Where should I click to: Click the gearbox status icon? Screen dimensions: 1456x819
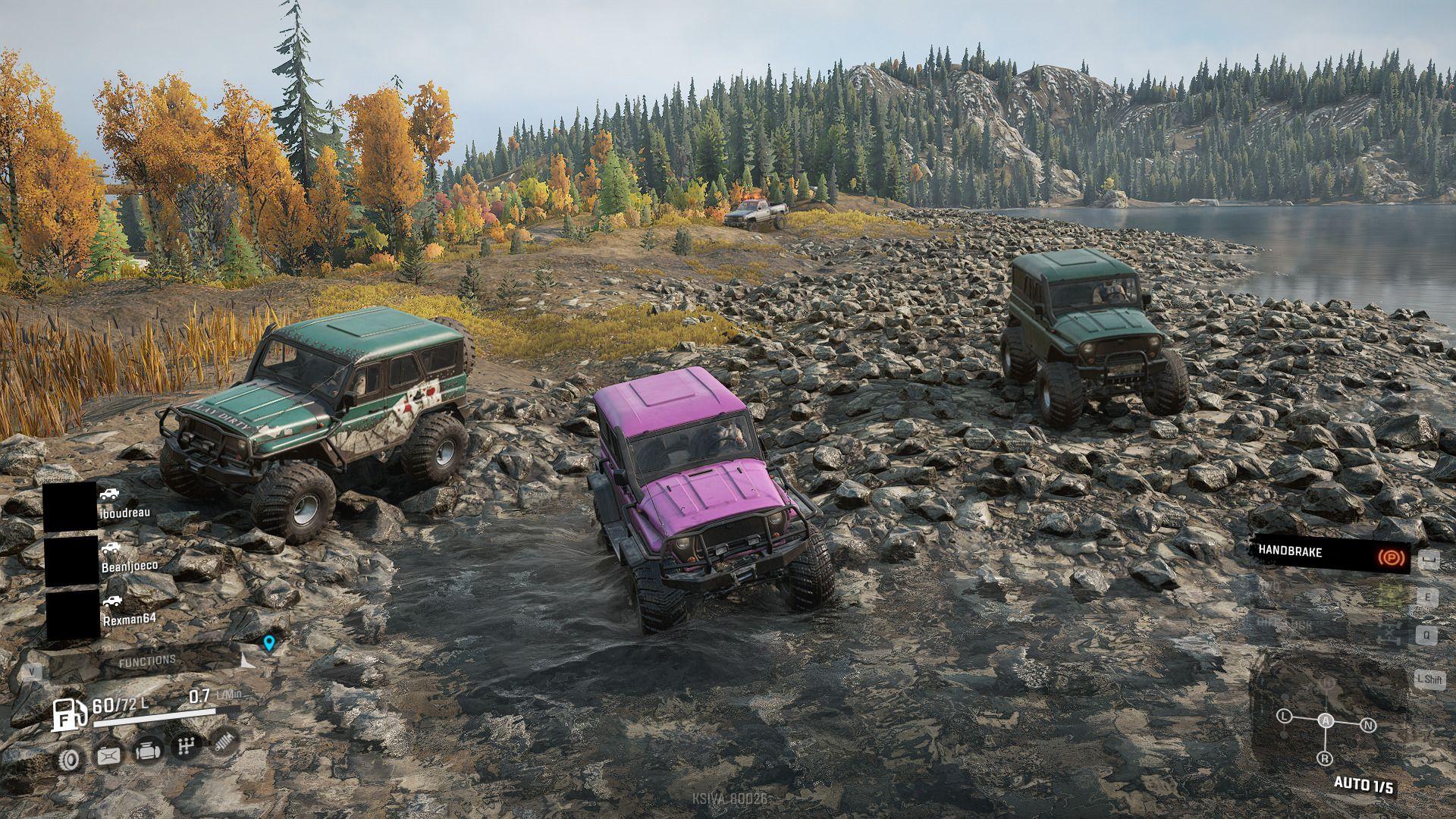coord(186,747)
